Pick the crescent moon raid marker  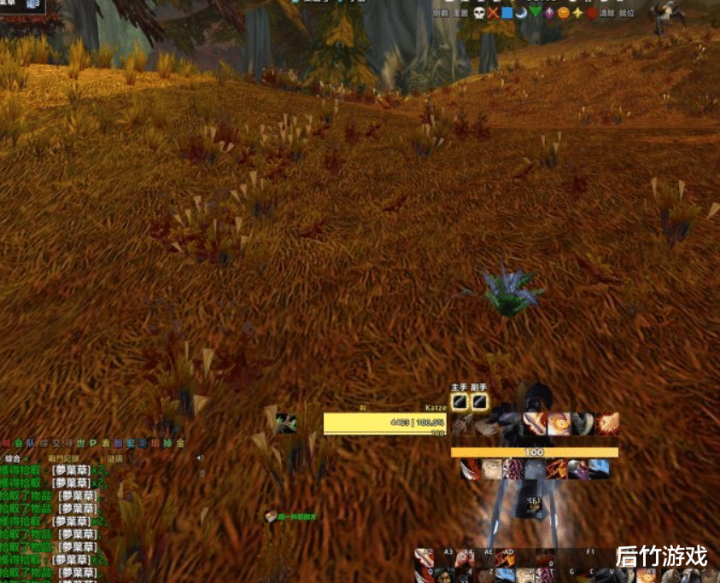point(521,13)
